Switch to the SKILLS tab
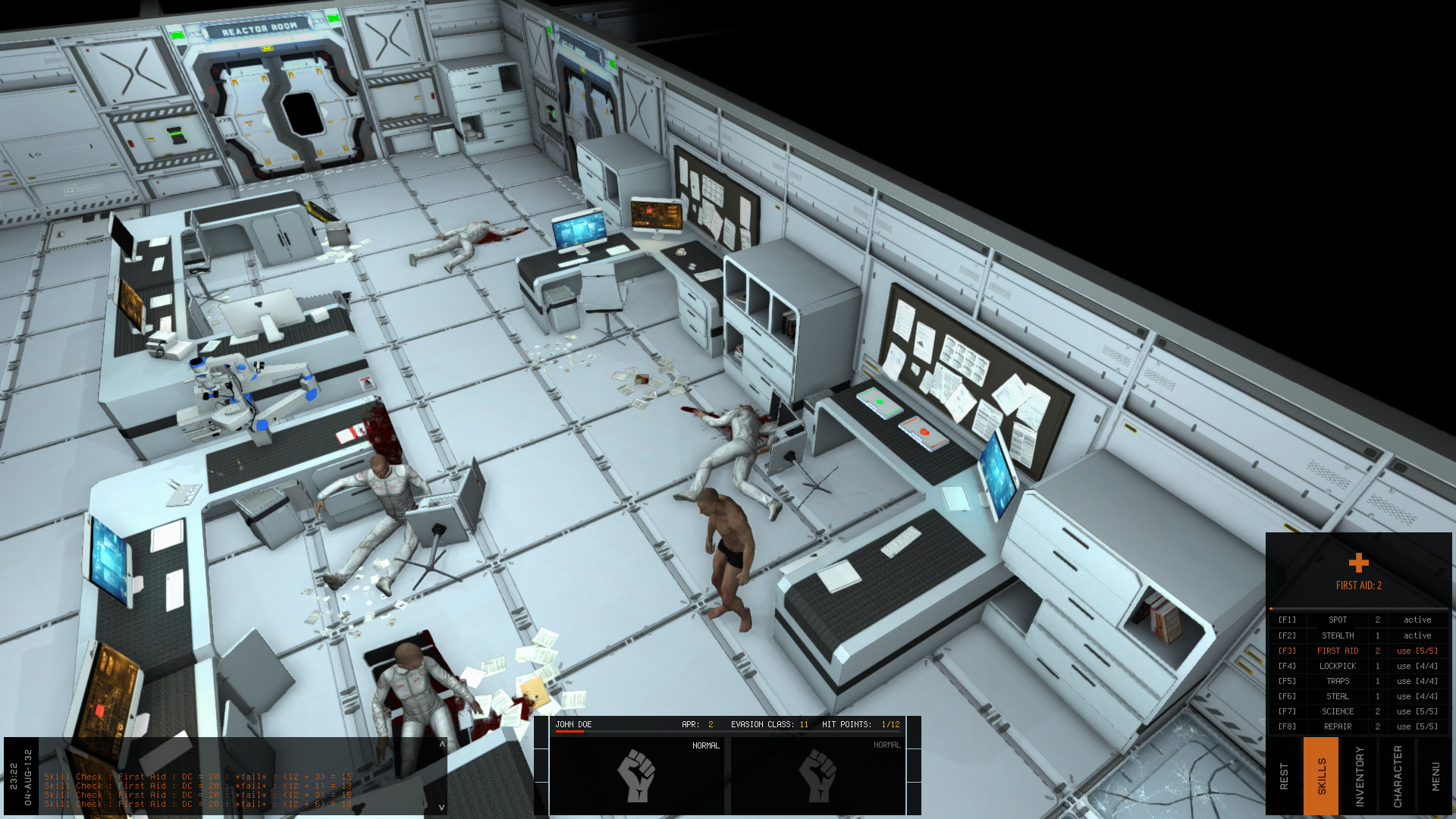Screen dimensions: 1456x819 tap(1322, 777)
